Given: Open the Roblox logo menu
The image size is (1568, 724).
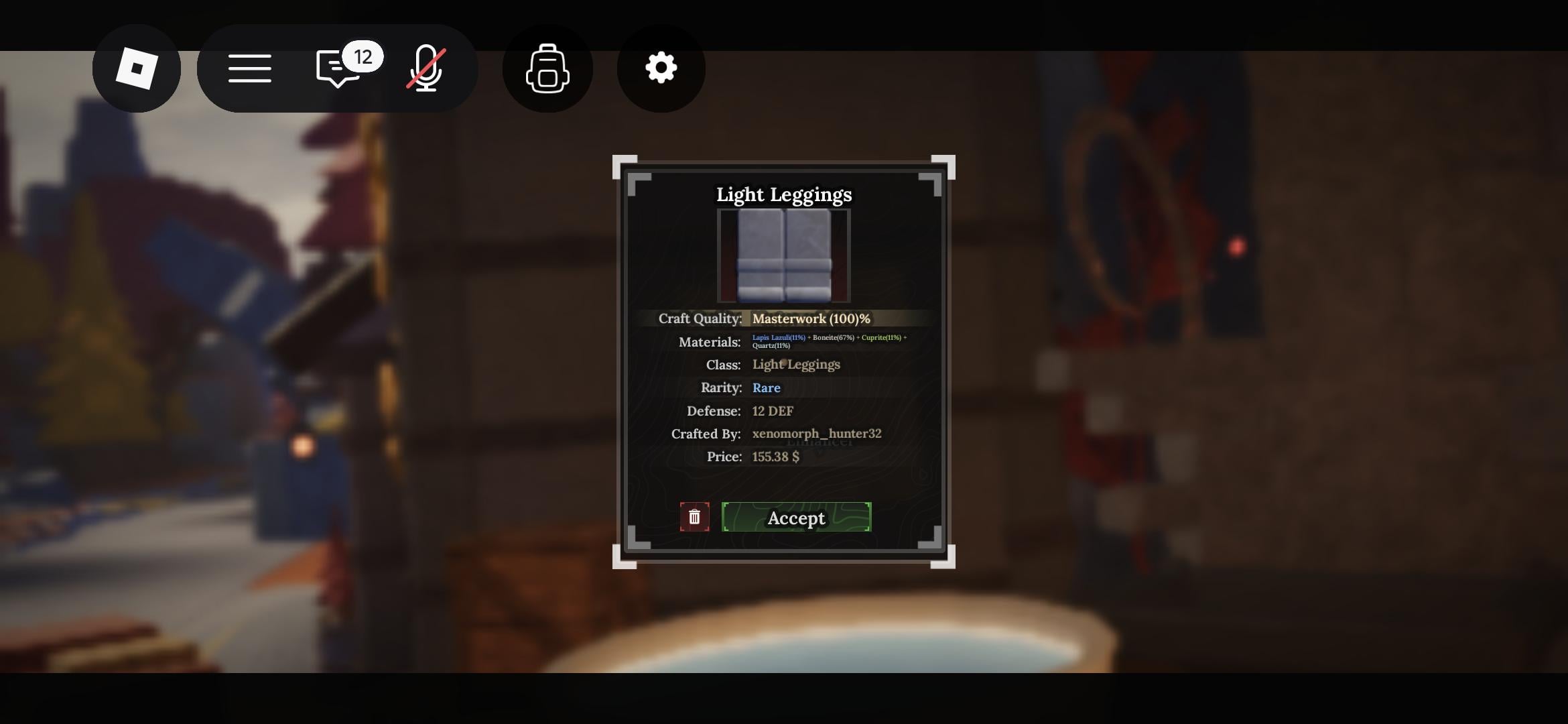Looking at the screenshot, I should 137,68.
